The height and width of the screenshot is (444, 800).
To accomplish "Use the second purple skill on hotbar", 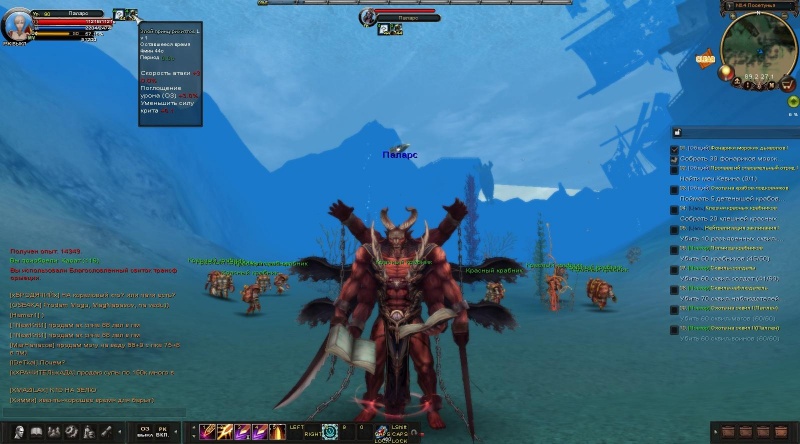I will pyautogui.click(x=225, y=431).
